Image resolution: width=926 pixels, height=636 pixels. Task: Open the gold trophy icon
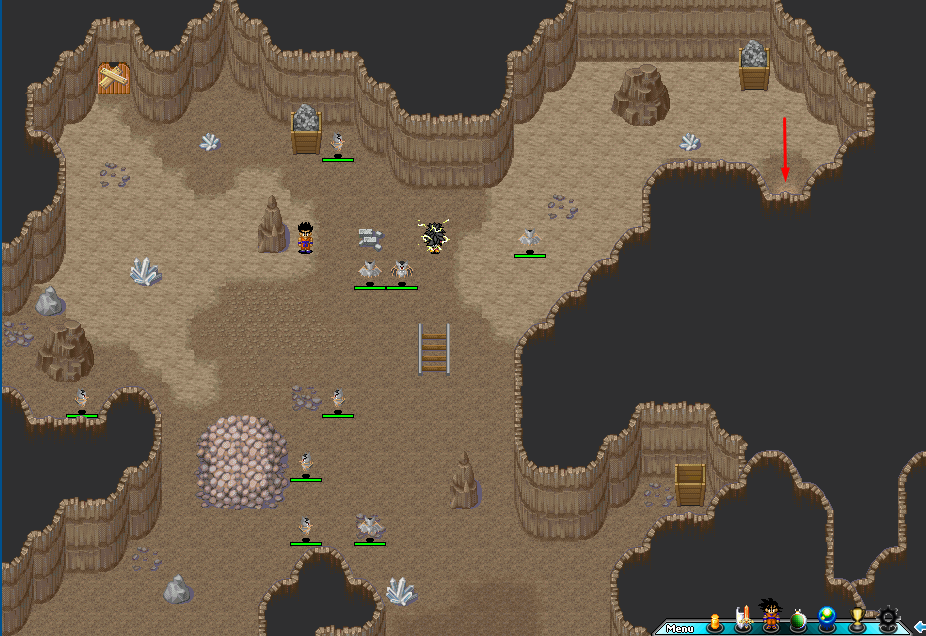click(x=857, y=620)
